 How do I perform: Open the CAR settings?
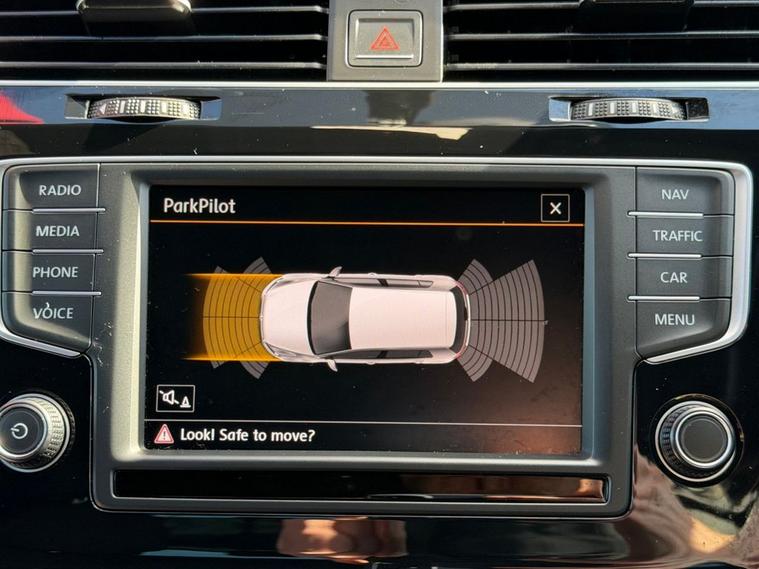click(673, 277)
